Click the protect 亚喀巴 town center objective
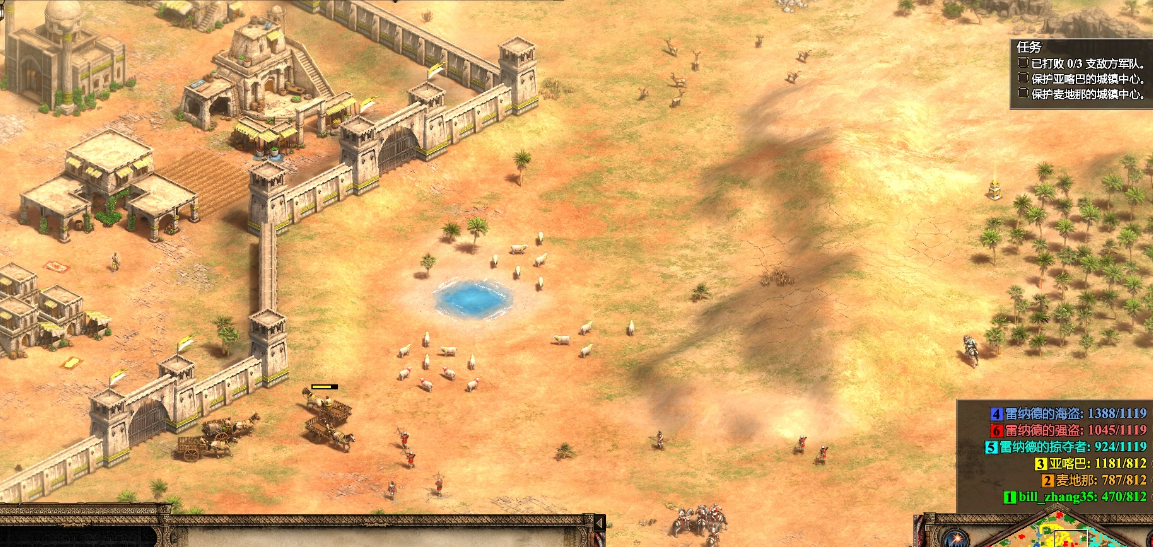This screenshot has width=1153, height=547. click(x=1087, y=78)
